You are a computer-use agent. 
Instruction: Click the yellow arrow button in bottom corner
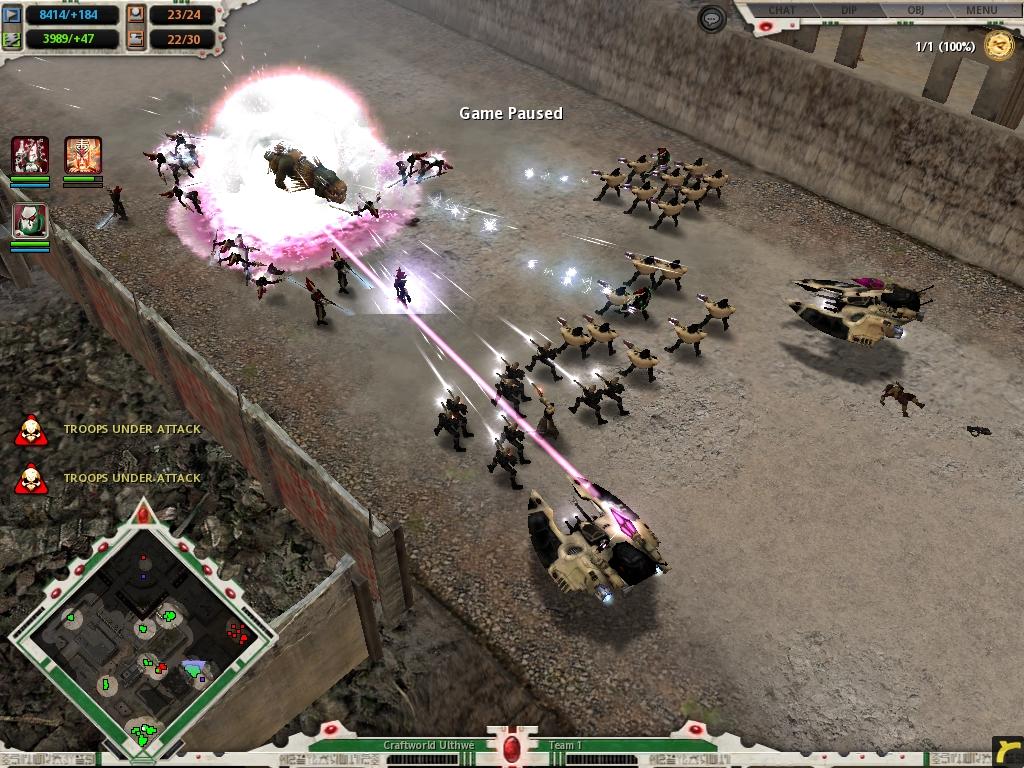pyautogui.click(x=1007, y=750)
